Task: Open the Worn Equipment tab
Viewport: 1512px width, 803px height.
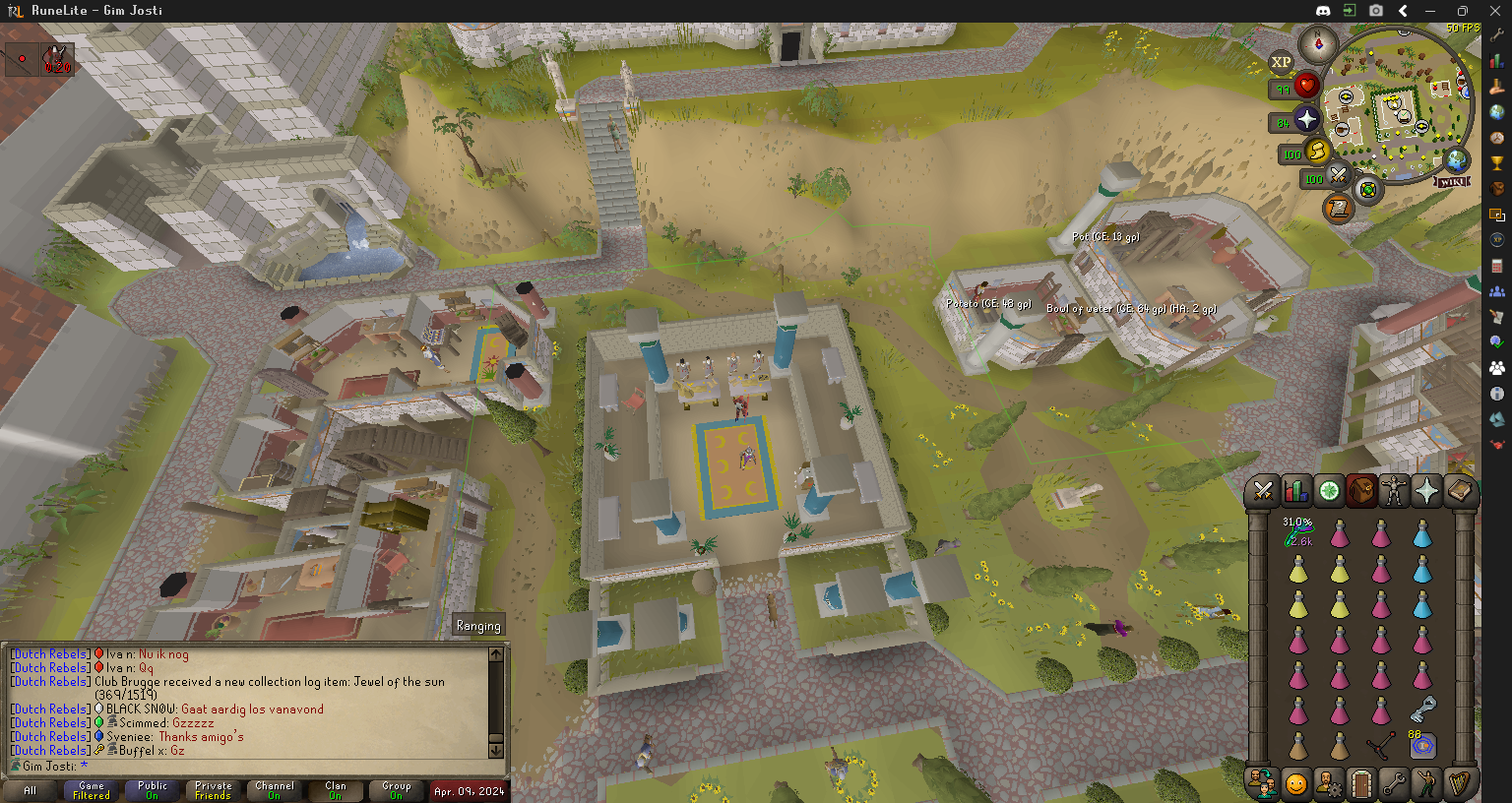Action: tap(1394, 490)
